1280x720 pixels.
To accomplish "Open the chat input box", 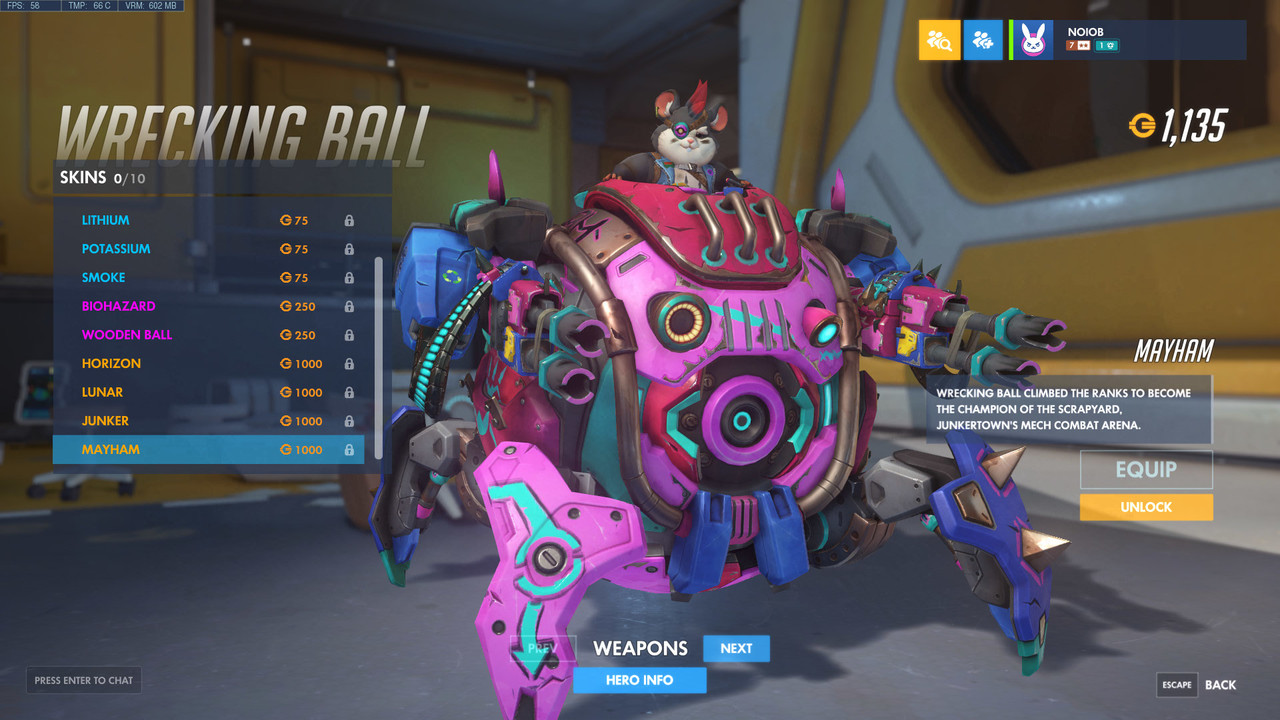I will point(84,681).
